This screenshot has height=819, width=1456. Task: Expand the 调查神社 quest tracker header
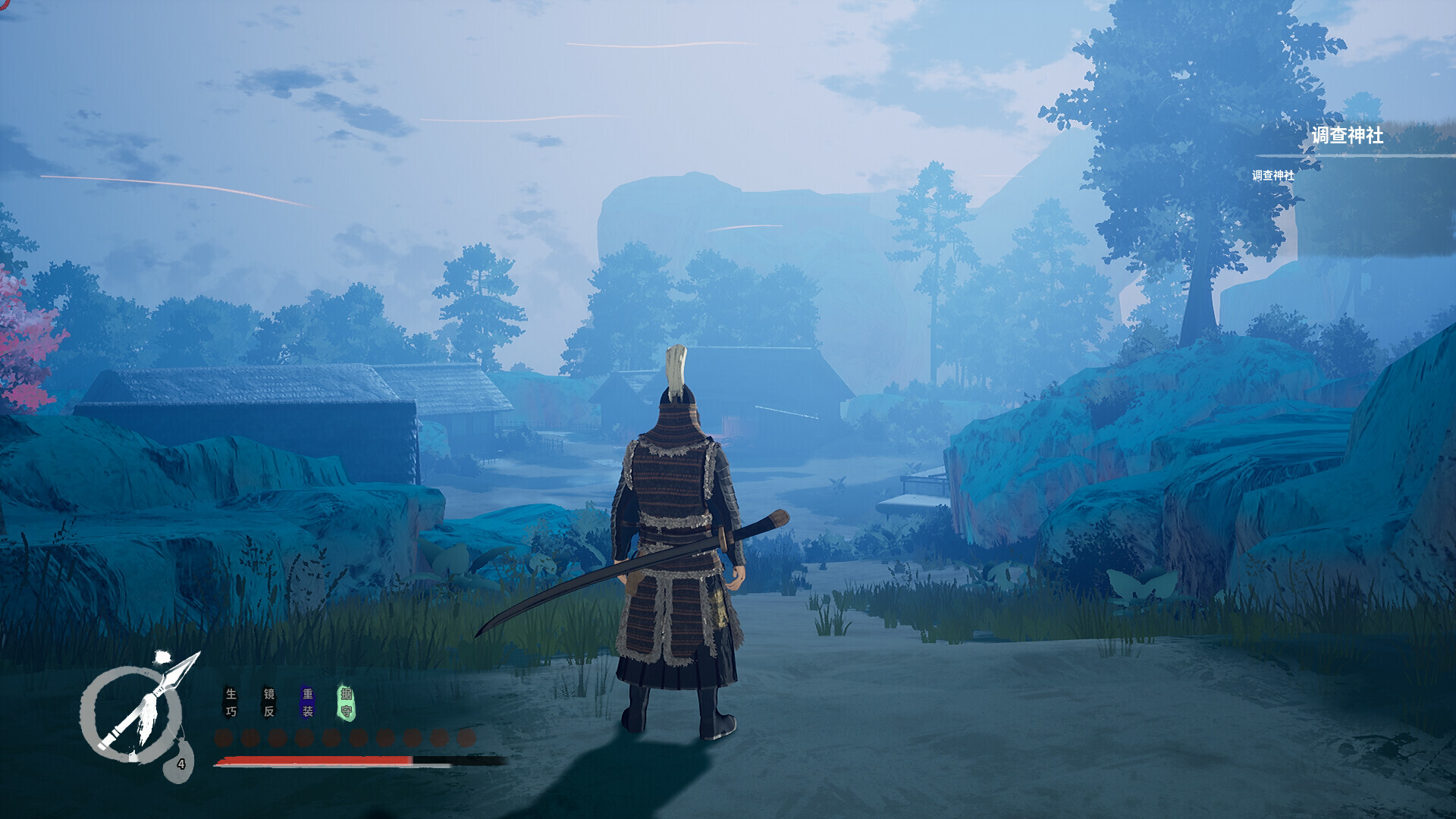[x=1346, y=136]
